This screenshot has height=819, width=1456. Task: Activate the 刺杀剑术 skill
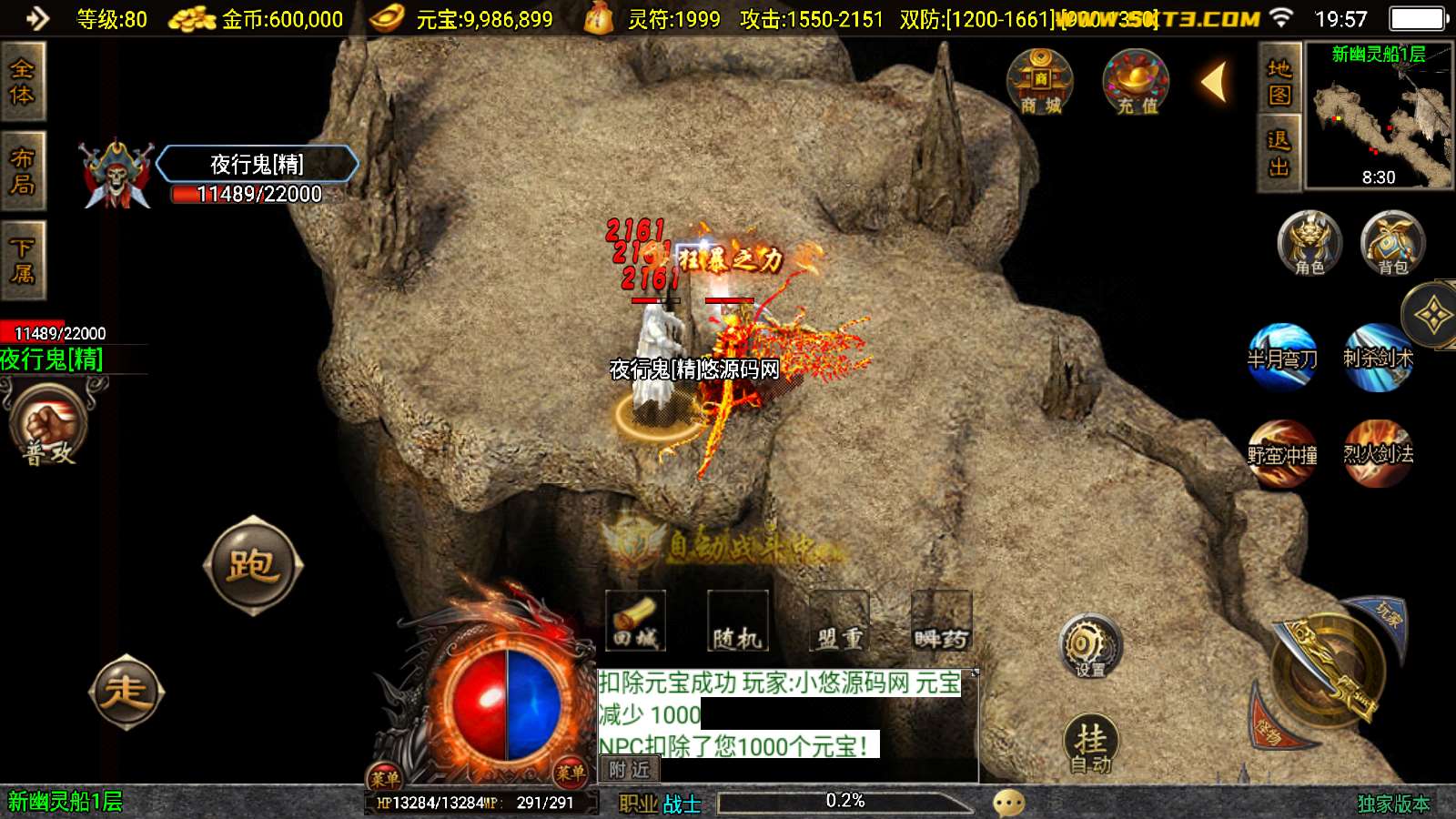[1378, 356]
